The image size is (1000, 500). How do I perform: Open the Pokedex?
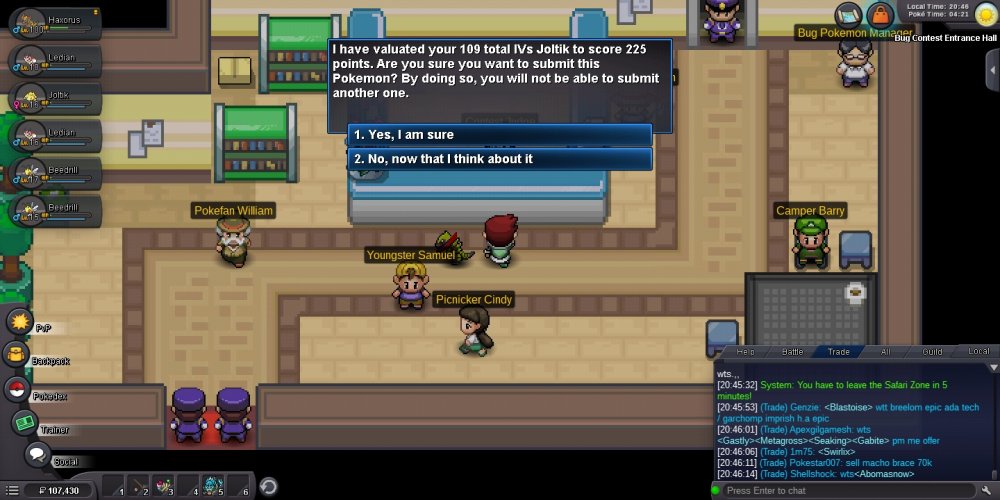[17, 389]
